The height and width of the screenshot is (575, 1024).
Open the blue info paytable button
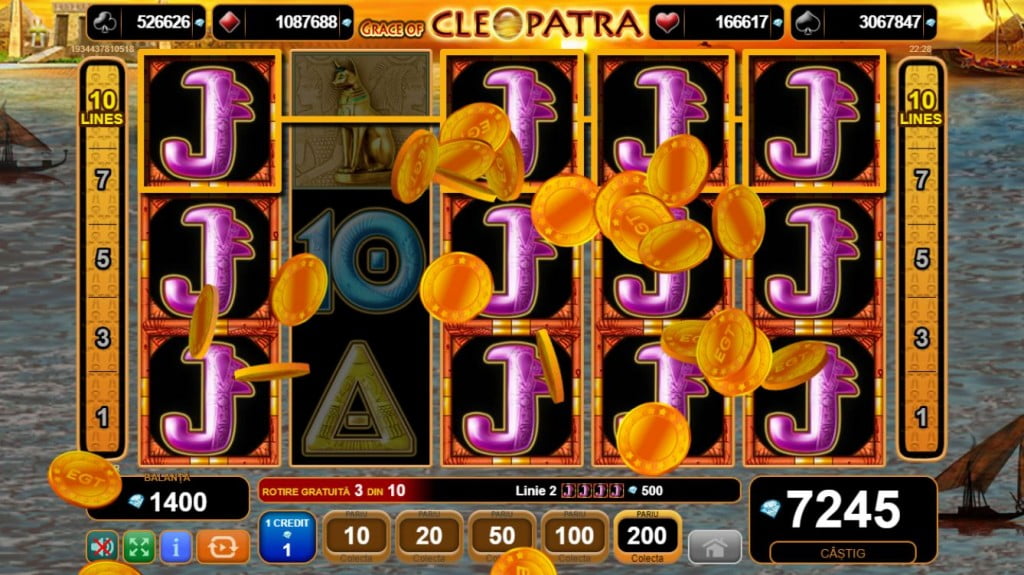[x=175, y=546]
